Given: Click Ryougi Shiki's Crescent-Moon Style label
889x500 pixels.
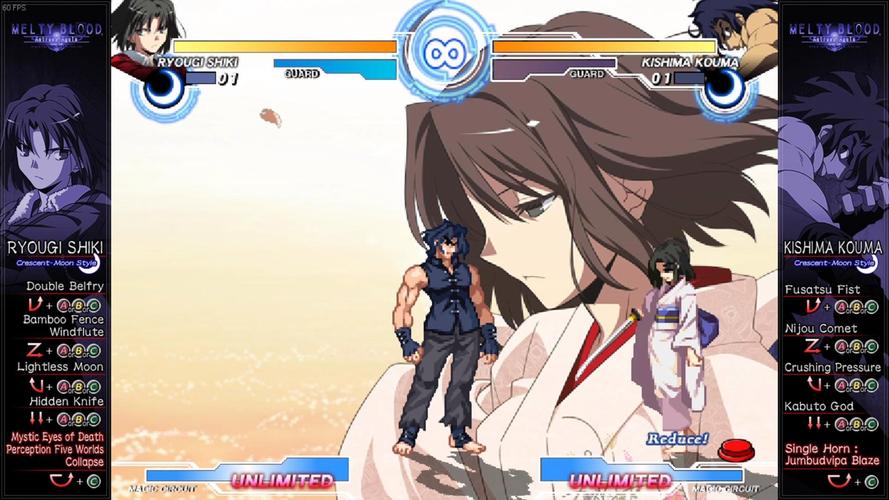Looking at the screenshot, I should click(55, 263).
